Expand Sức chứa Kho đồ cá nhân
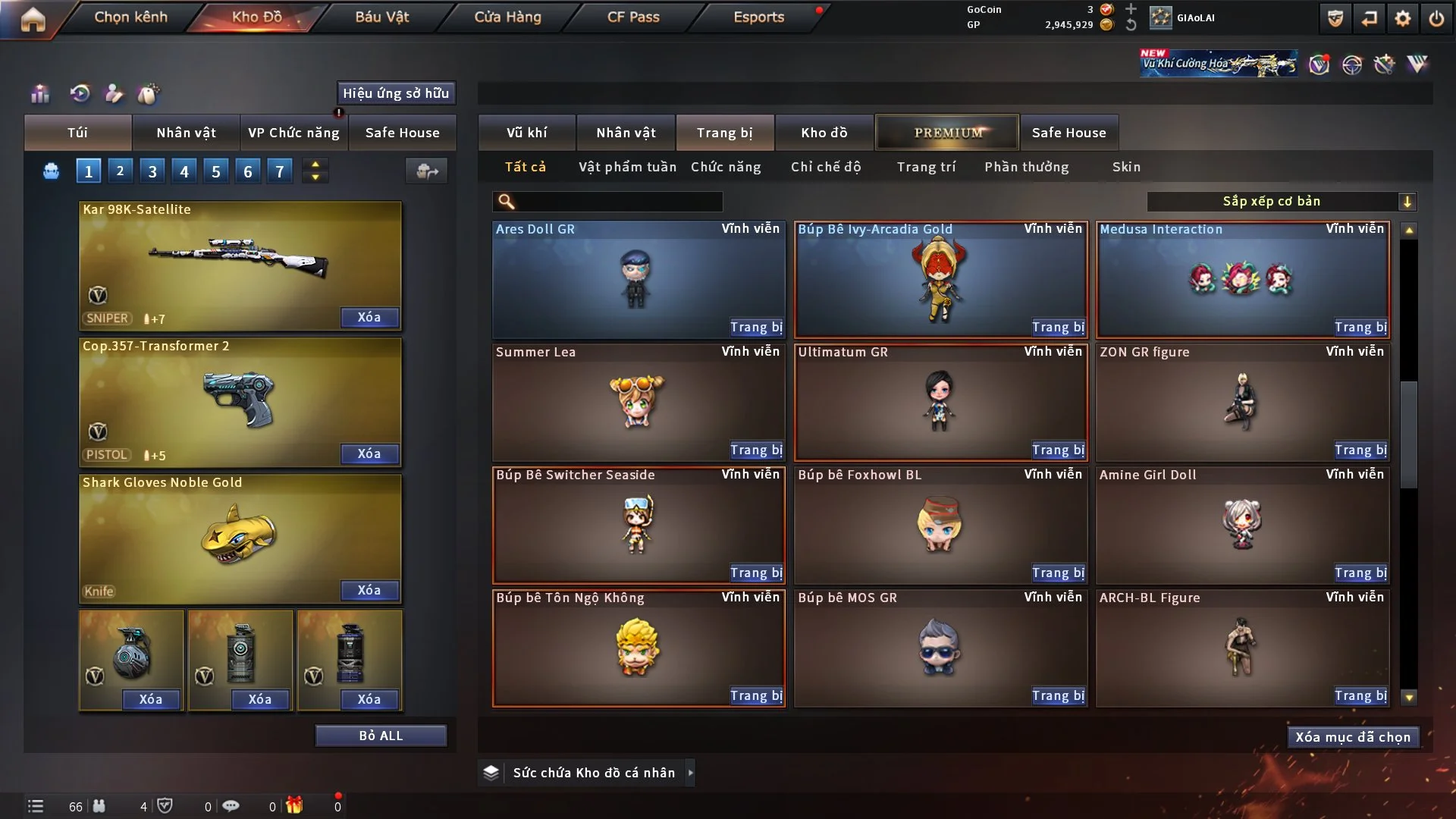This screenshot has height=819, width=1456. (689, 773)
